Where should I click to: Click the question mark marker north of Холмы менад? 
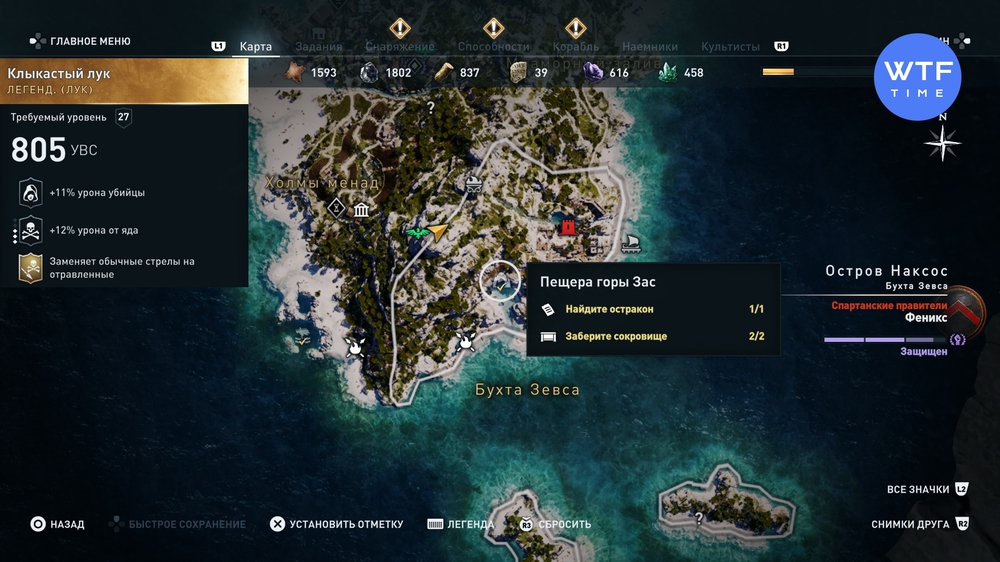click(x=431, y=107)
